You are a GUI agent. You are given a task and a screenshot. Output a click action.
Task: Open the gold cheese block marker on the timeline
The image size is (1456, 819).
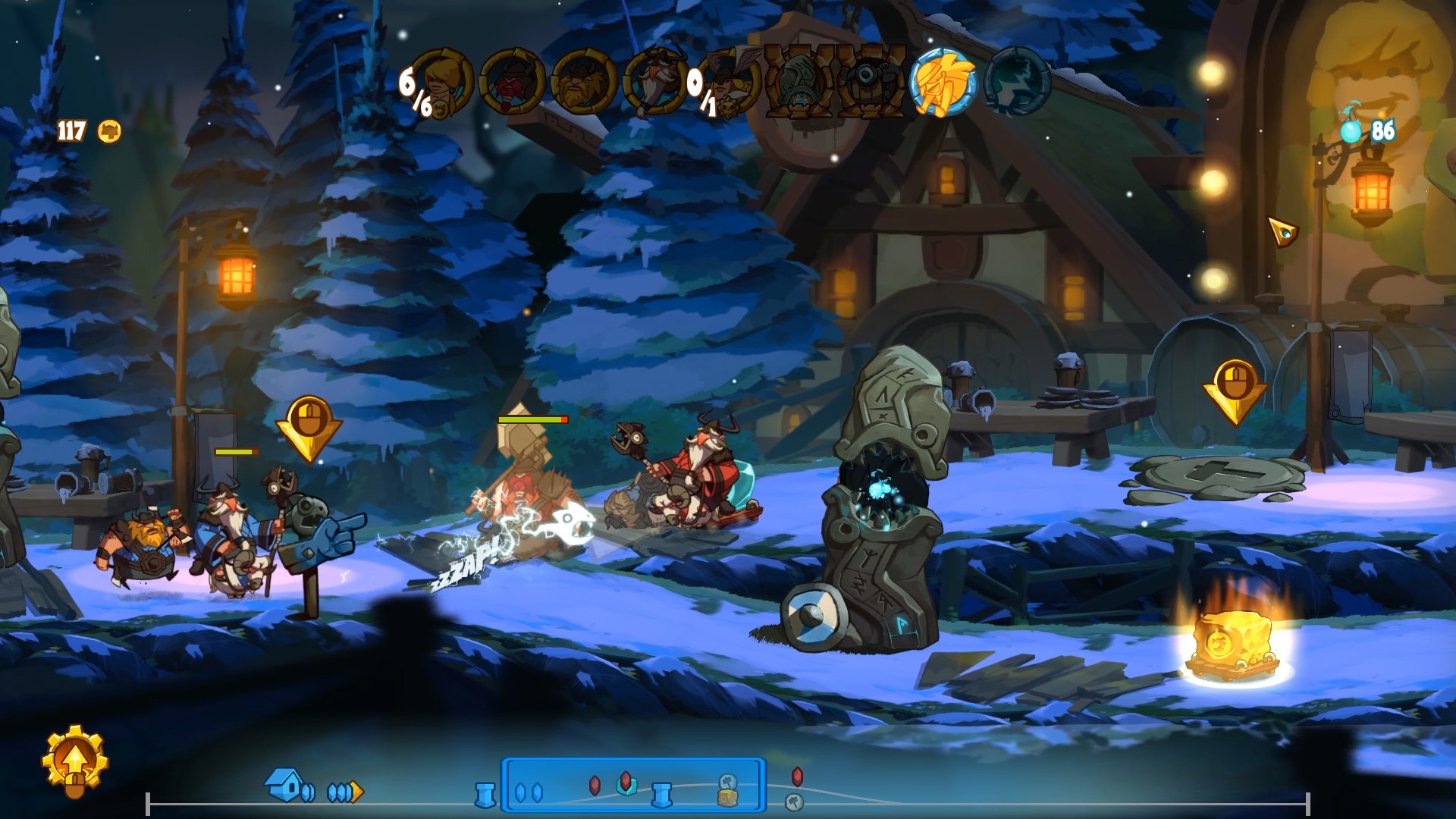coord(727,795)
